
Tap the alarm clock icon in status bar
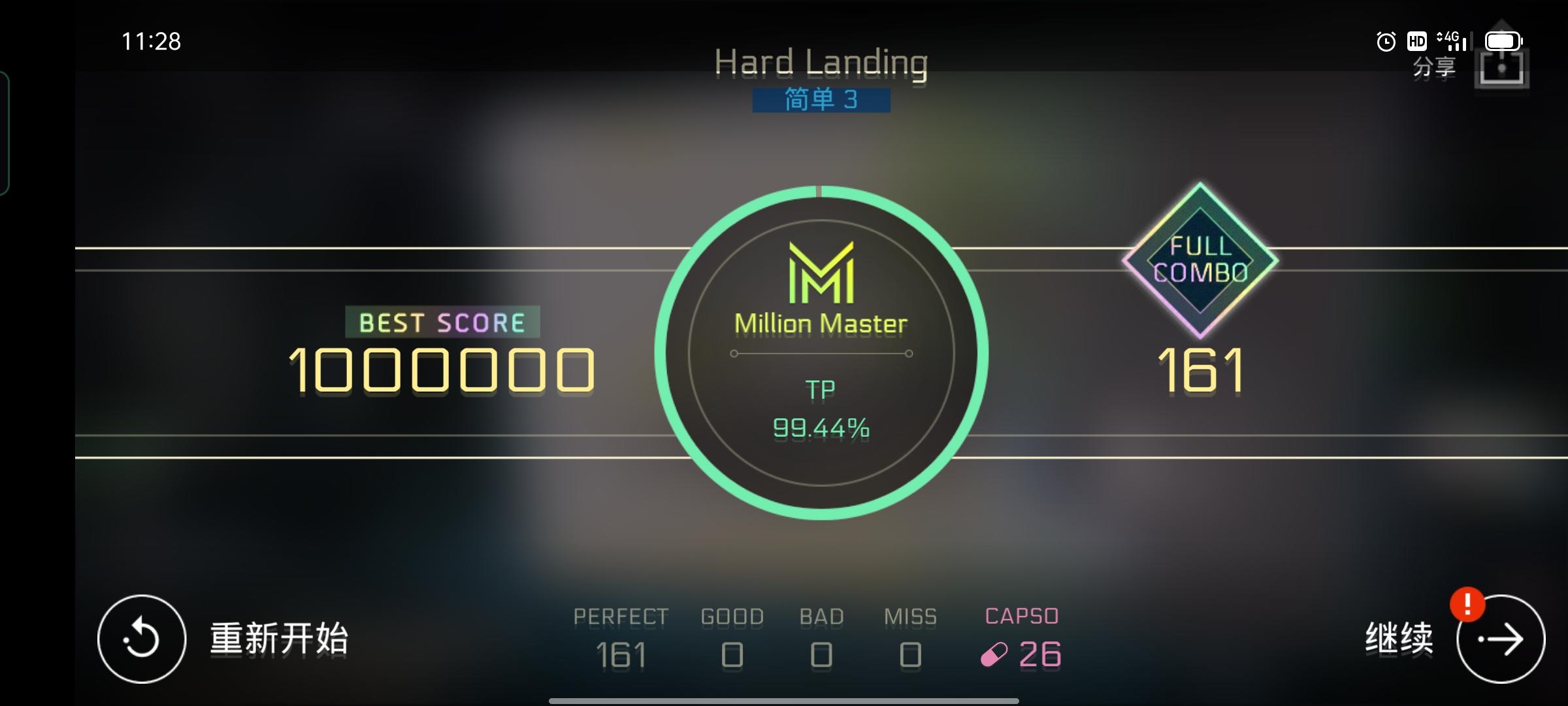point(1385,41)
